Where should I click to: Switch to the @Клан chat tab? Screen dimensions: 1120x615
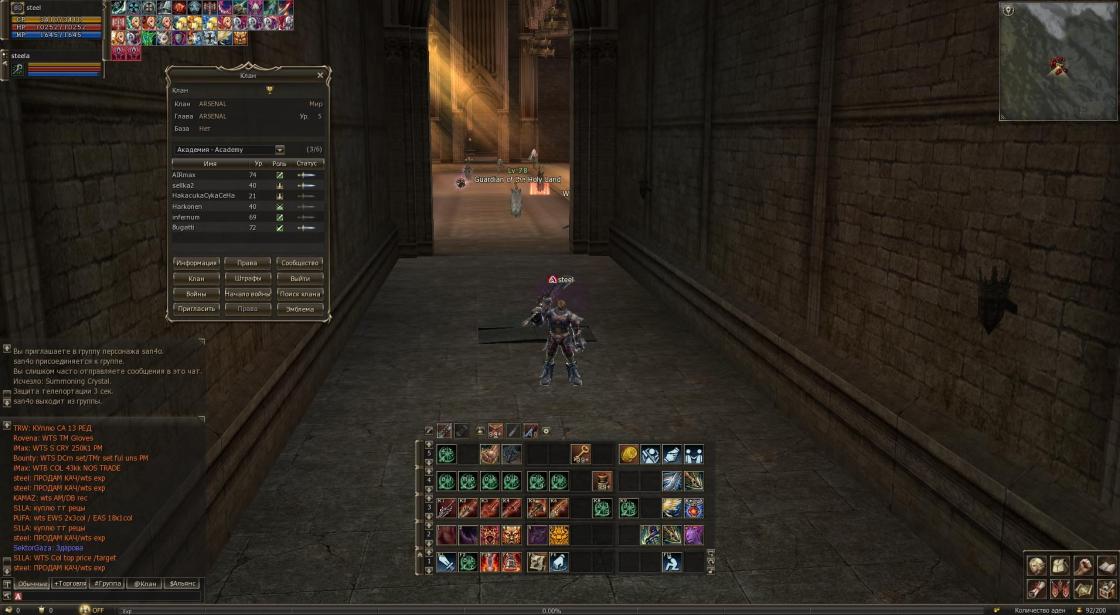coord(145,582)
